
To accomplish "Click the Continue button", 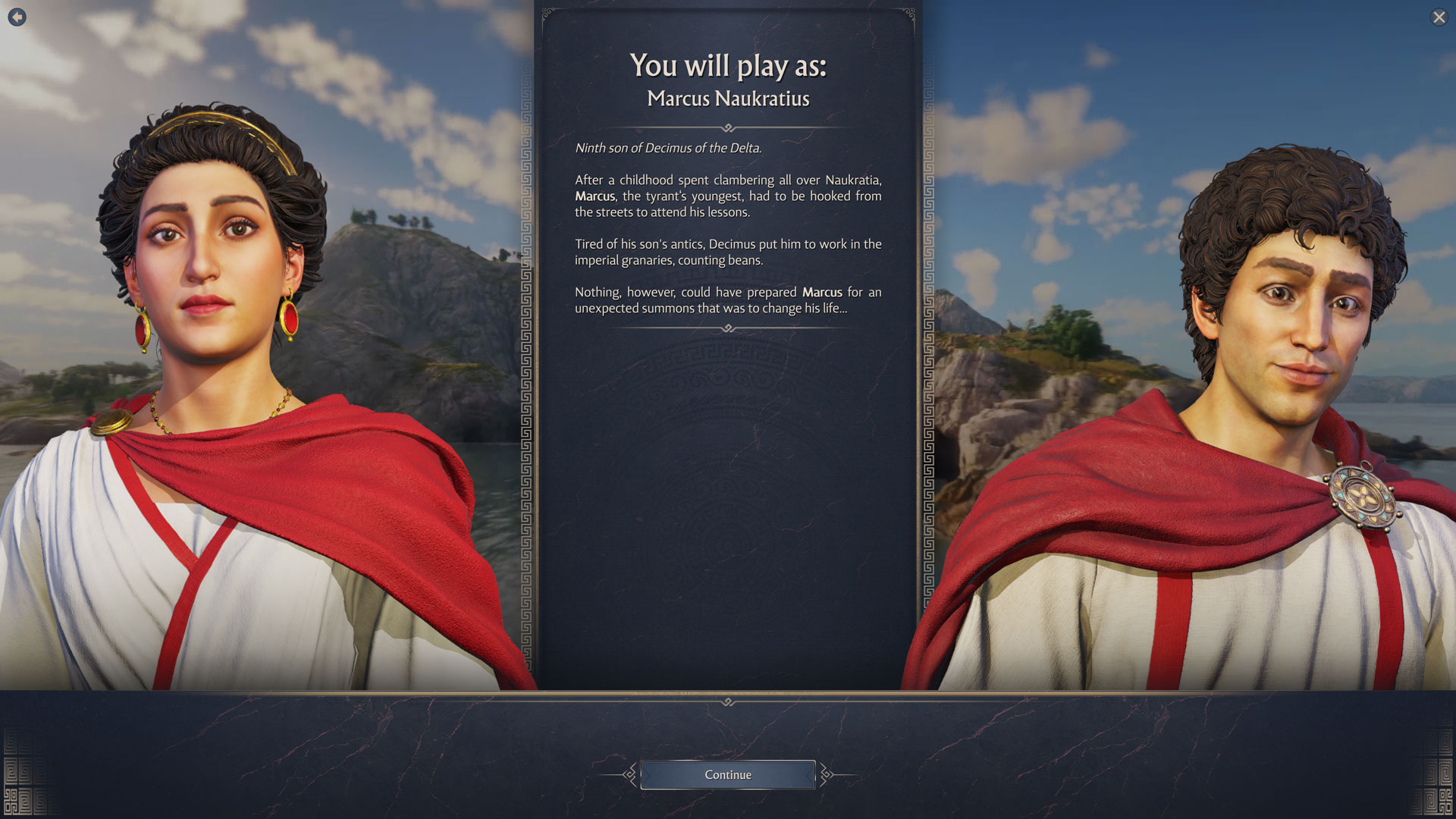I will click(x=728, y=774).
